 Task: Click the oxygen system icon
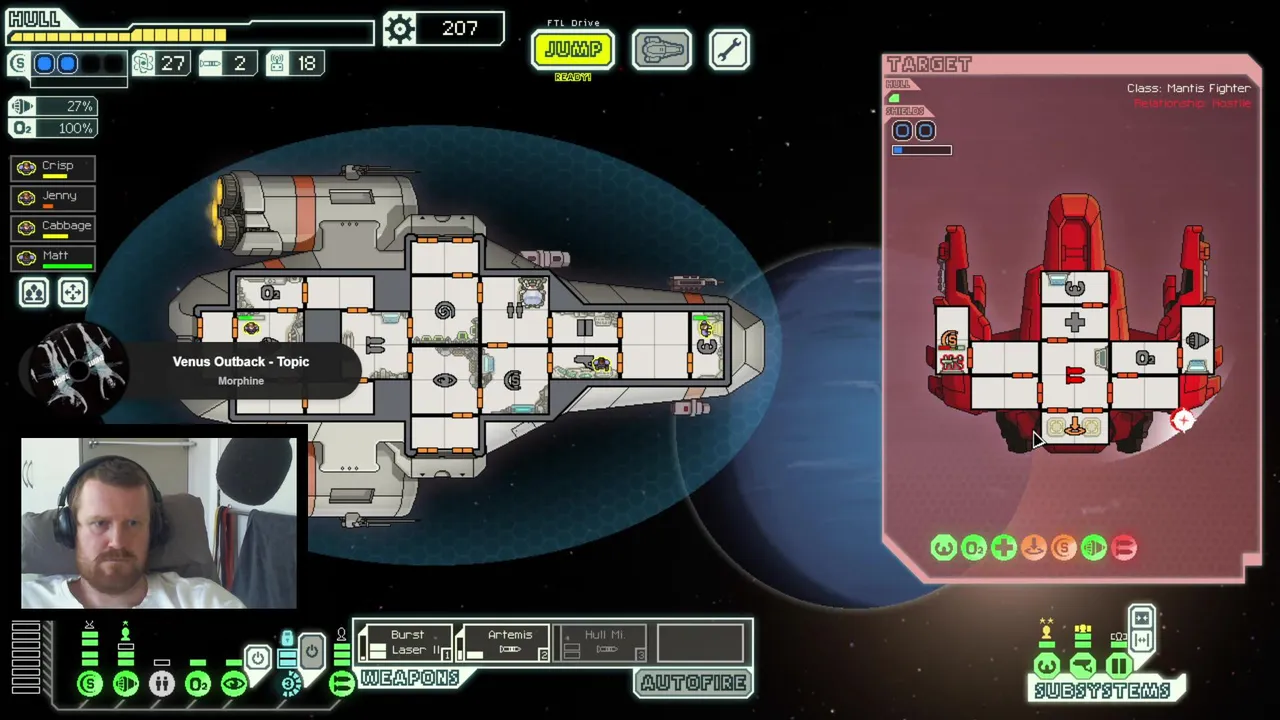[x=198, y=684]
